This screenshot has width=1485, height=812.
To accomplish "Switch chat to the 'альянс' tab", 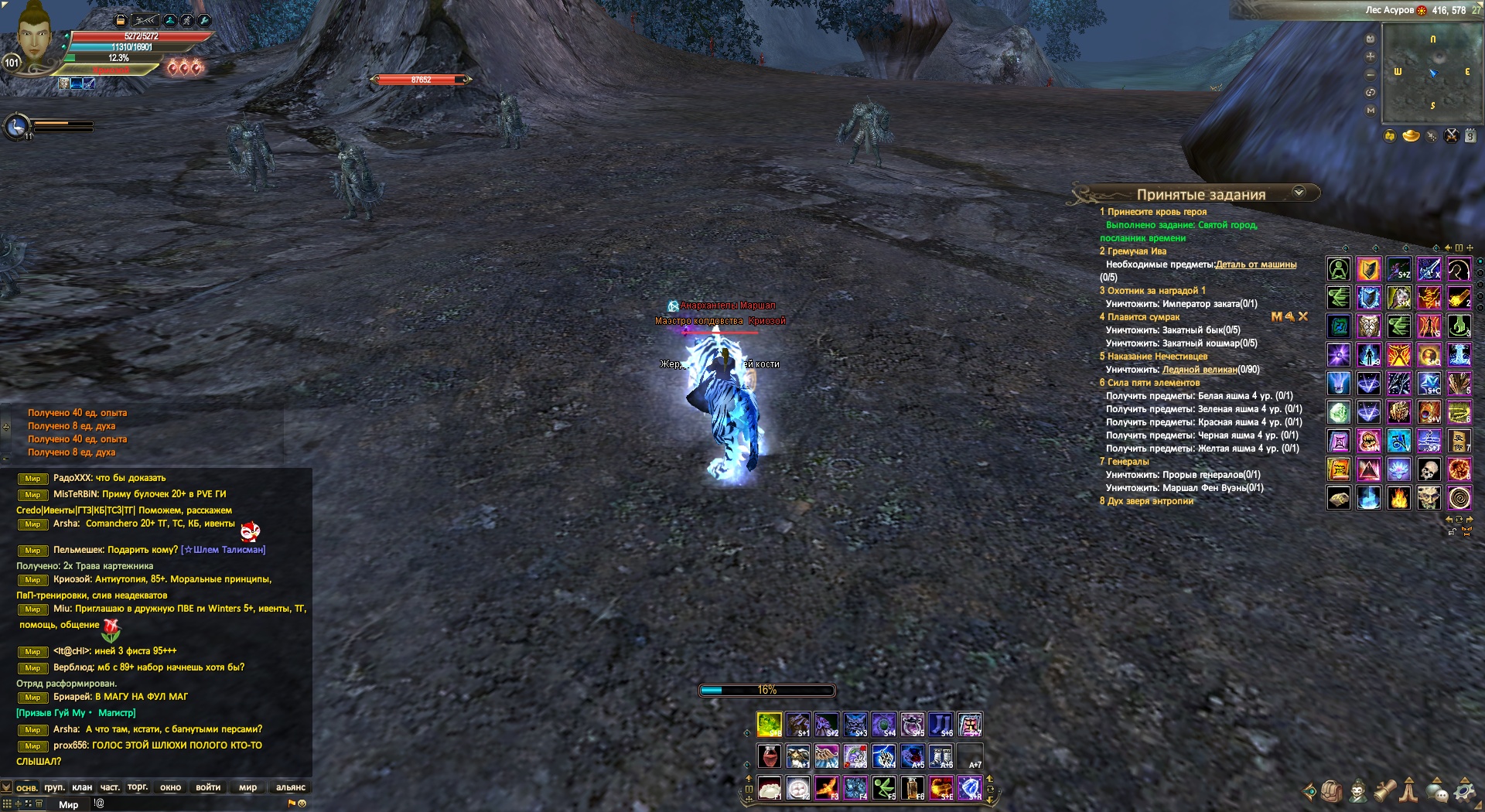I will coord(290,787).
